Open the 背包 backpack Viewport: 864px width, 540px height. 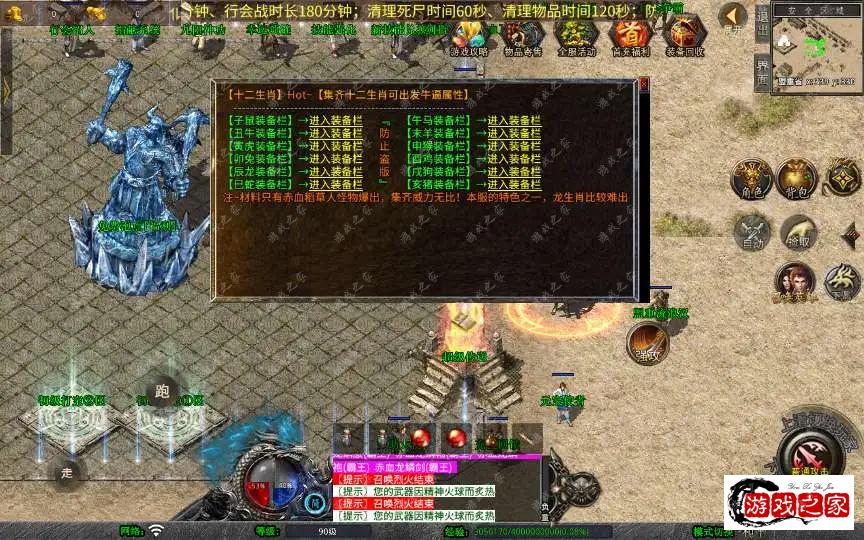[797, 176]
